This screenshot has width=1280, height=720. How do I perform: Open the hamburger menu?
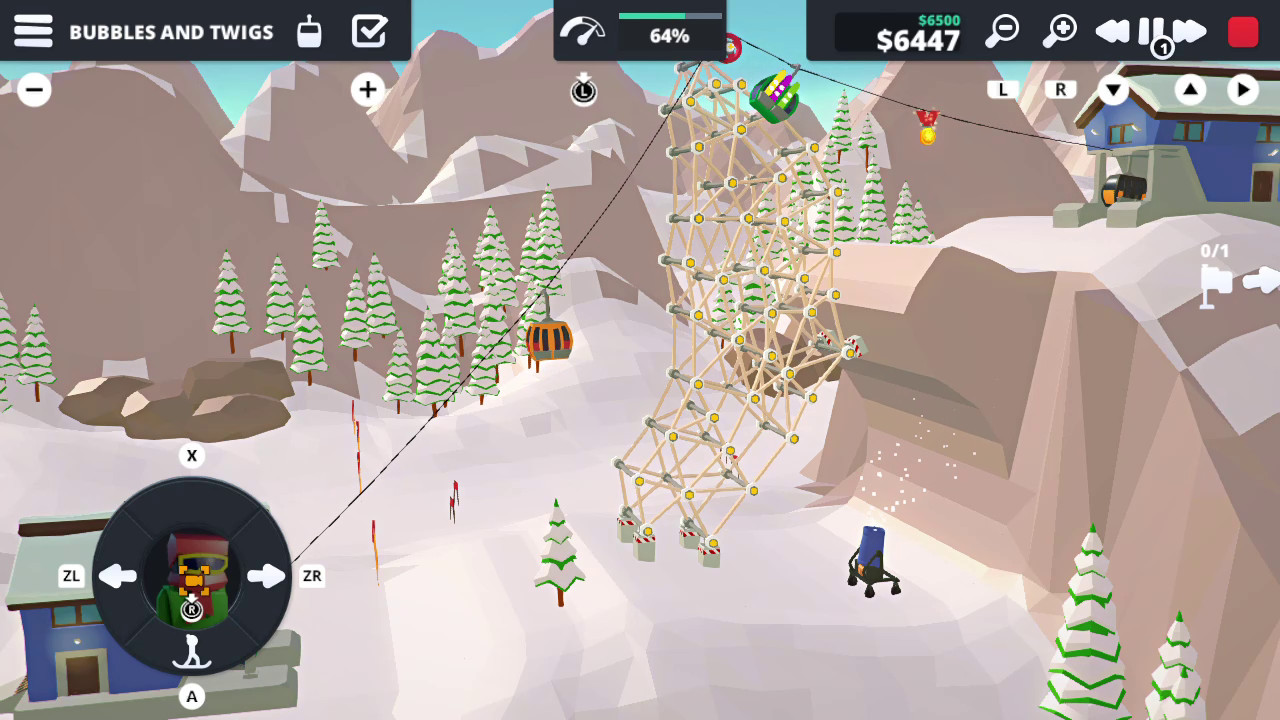click(x=33, y=31)
